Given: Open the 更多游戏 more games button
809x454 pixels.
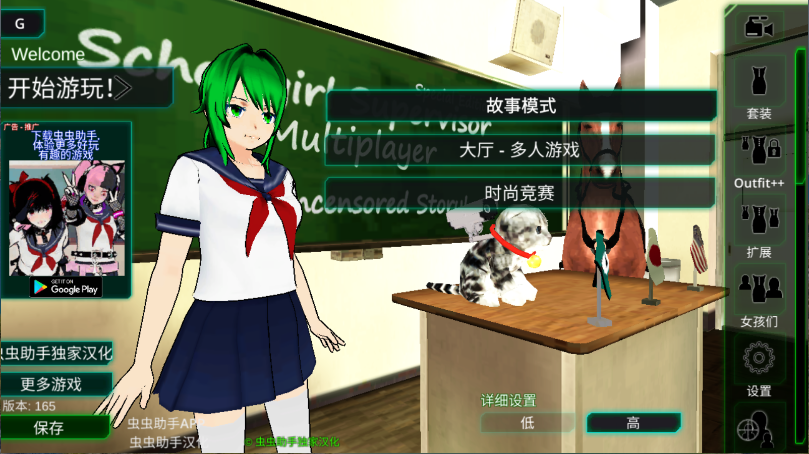Looking at the screenshot, I should 55,384.
